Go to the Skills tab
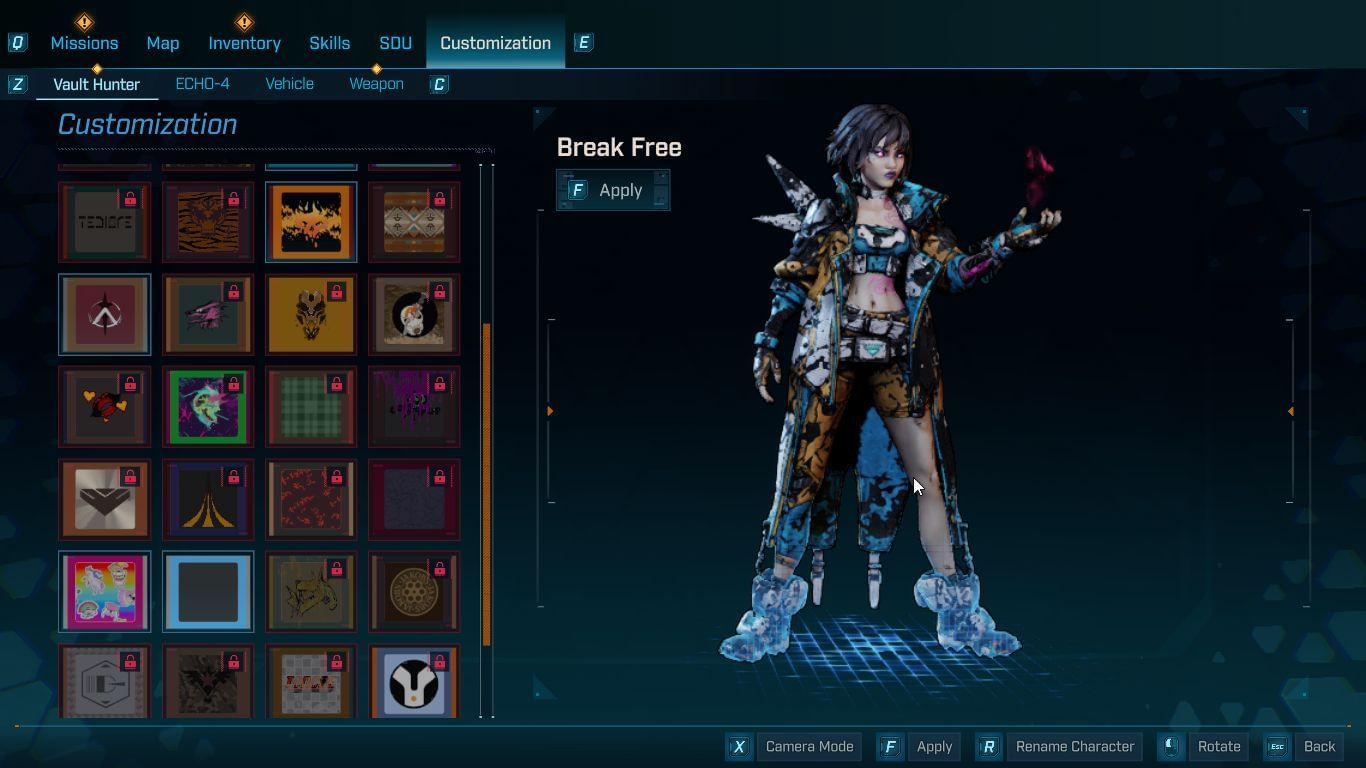This screenshot has width=1366, height=768. [x=329, y=43]
